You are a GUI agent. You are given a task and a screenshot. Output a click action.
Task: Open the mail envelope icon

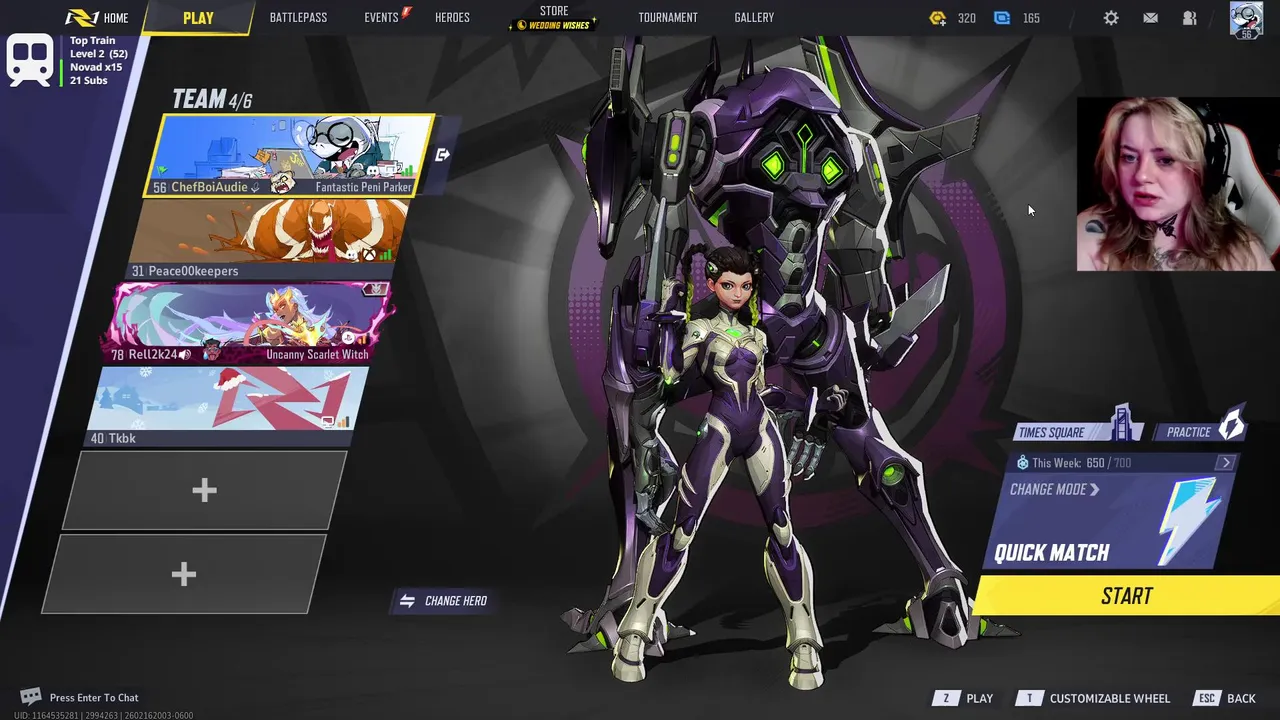(x=1151, y=18)
